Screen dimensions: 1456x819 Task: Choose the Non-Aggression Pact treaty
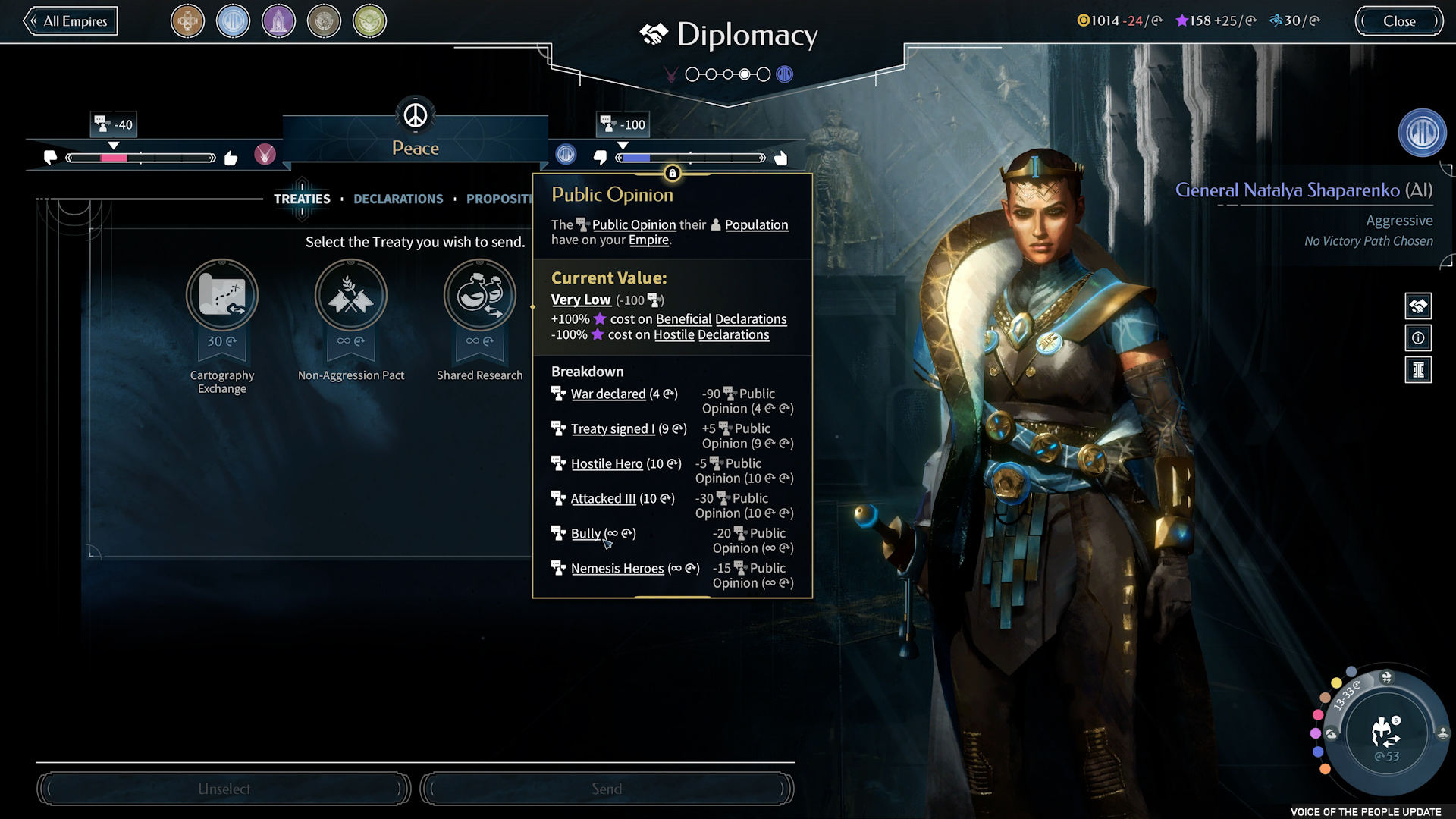pyautogui.click(x=350, y=295)
